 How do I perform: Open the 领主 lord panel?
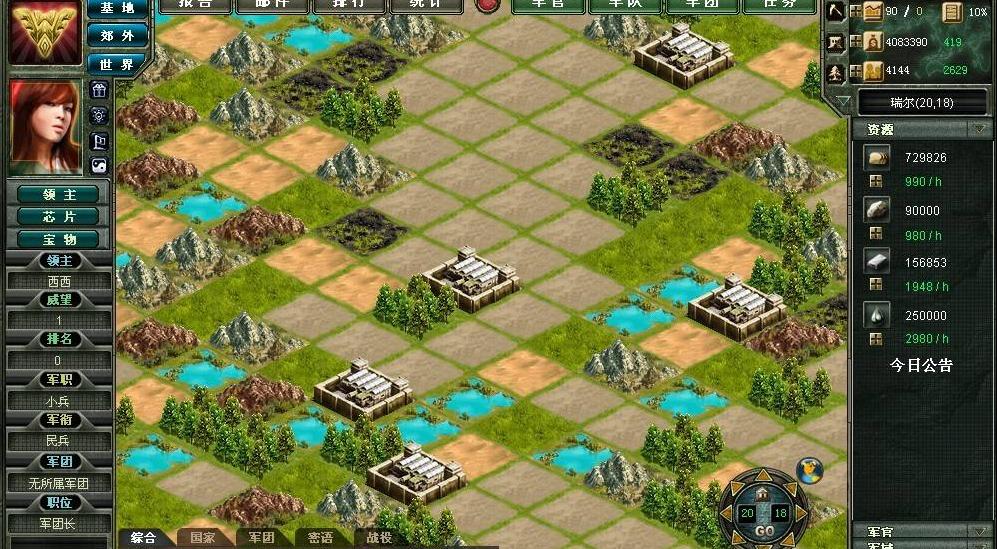coord(60,194)
